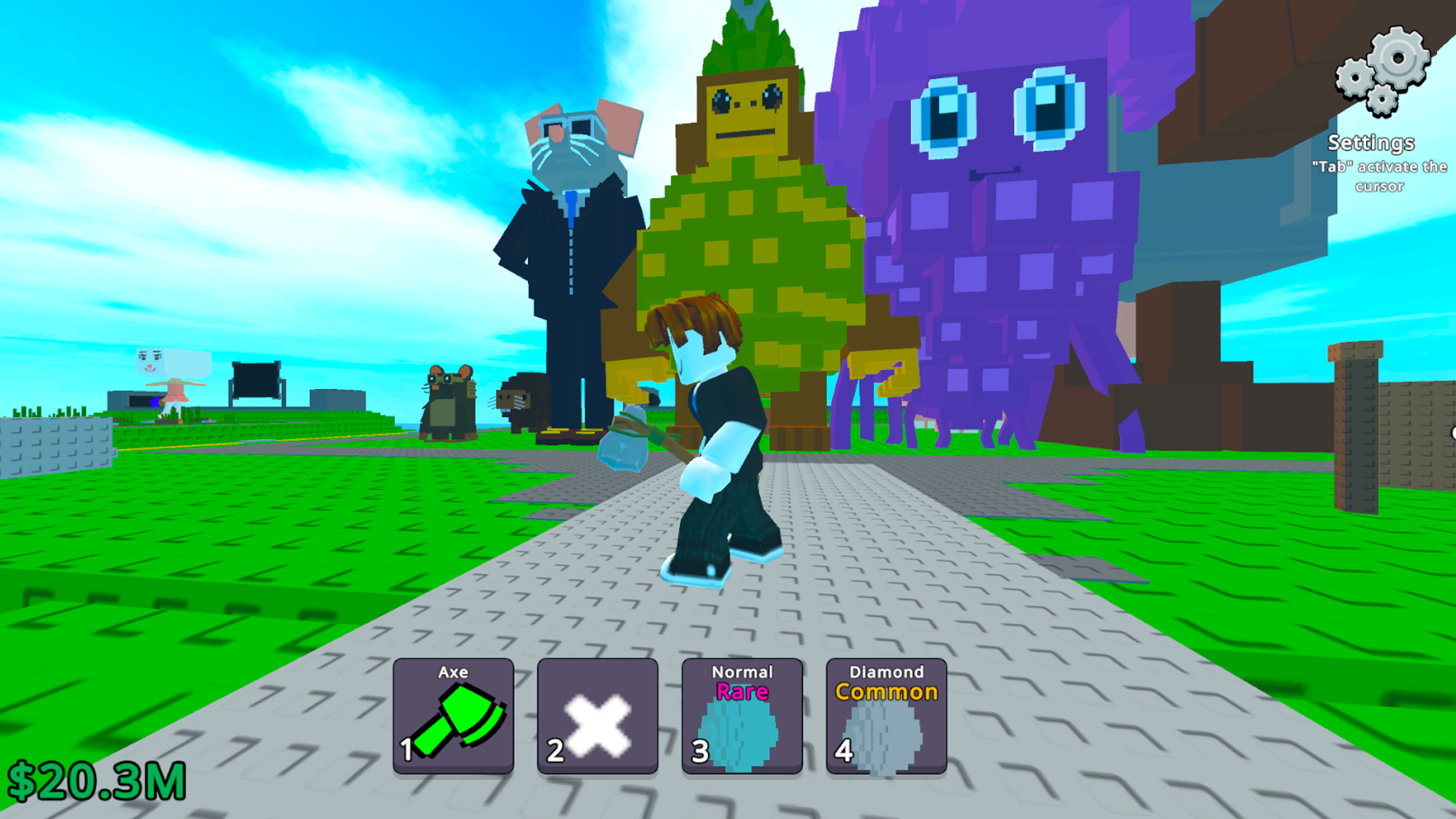Click the 'Rare' pink label on slot 3
This screenshot has width=1456, height=819.
click(x=741, y=691)
